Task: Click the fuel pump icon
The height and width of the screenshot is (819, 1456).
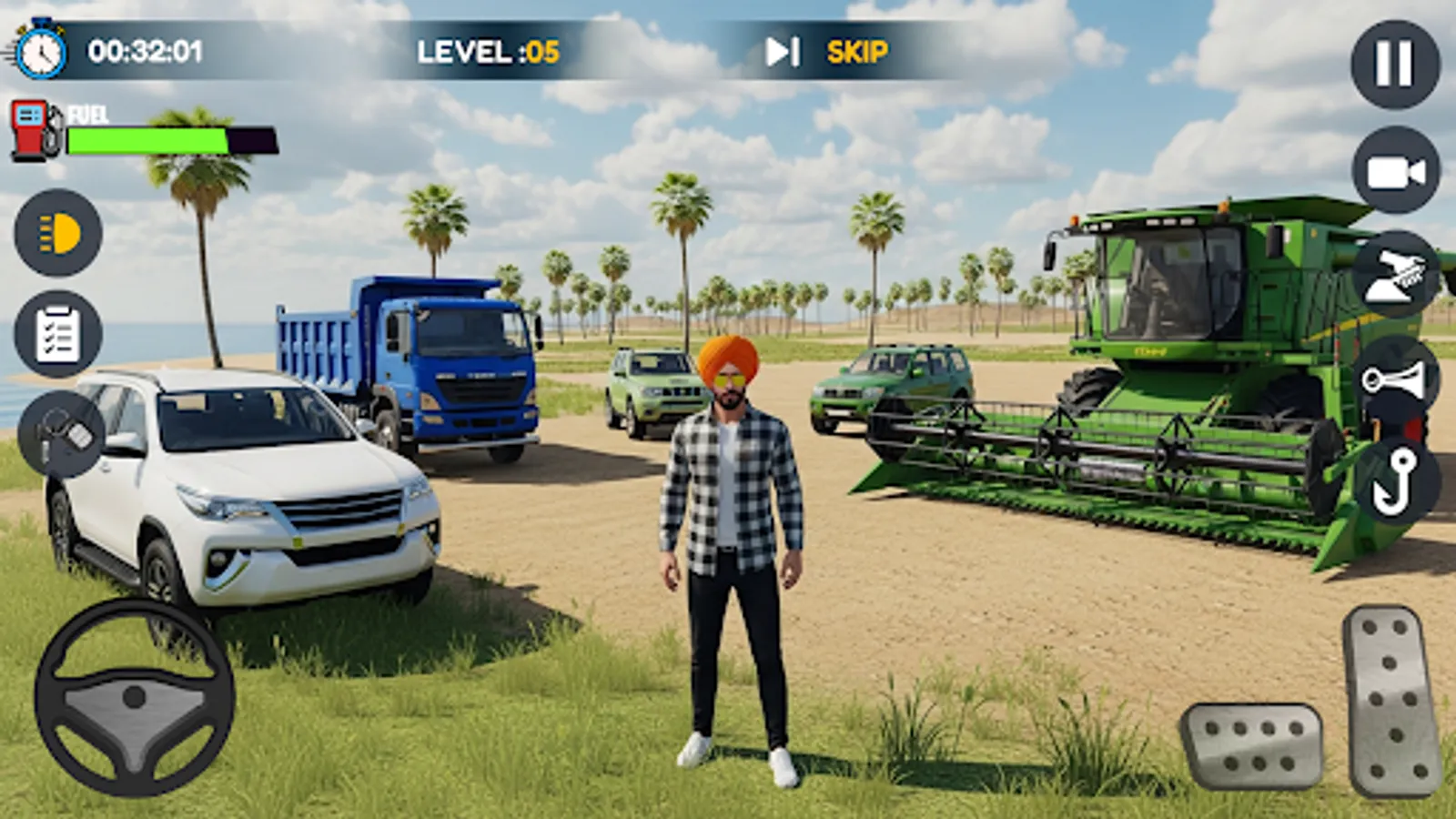Action: (30, 127)
